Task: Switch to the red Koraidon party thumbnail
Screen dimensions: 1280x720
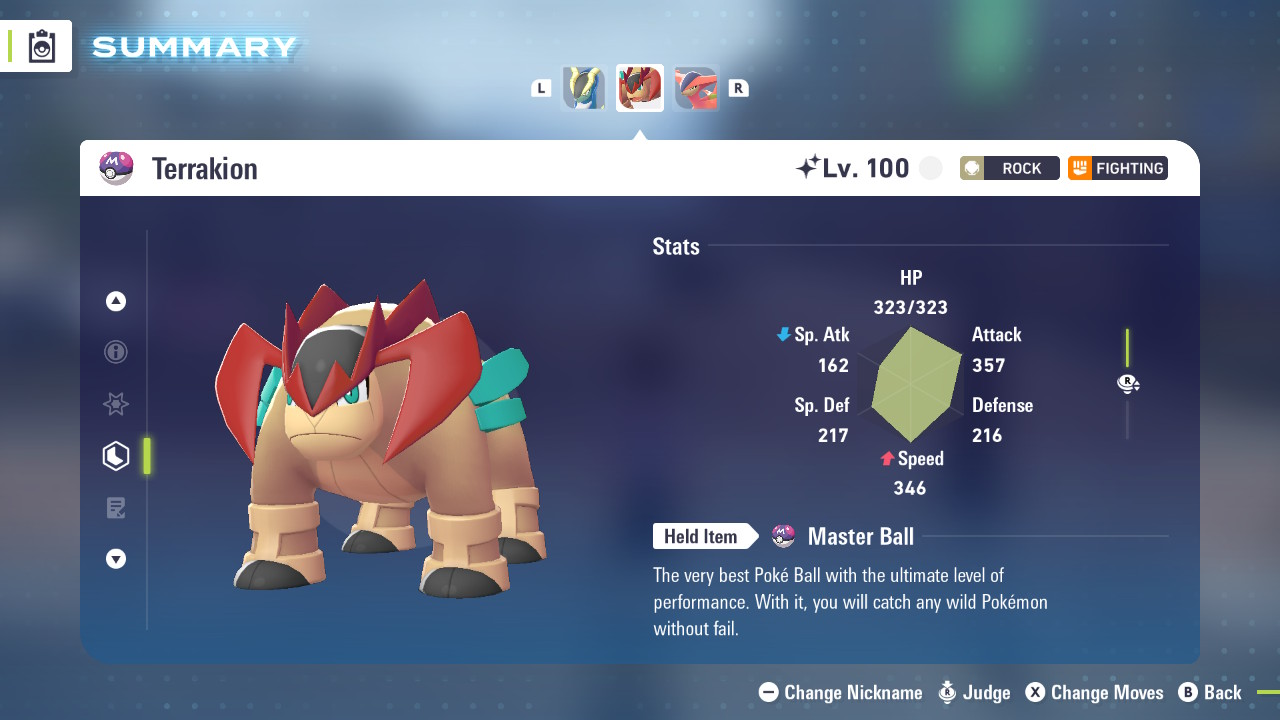Action: (x=696, y=88)
